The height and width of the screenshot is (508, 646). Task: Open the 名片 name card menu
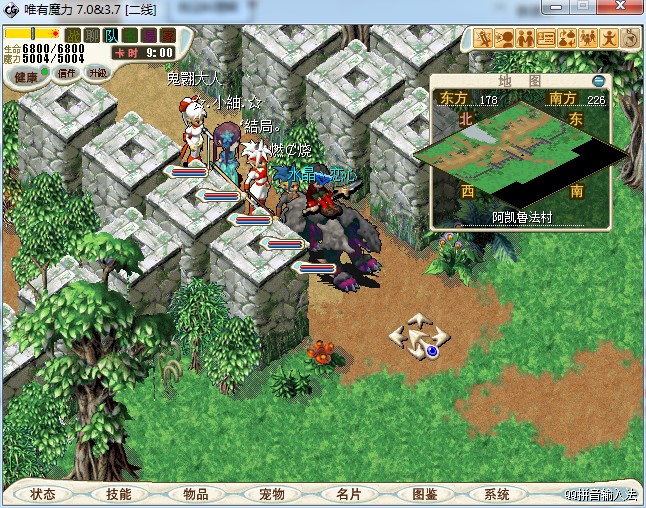coord(347,494)
